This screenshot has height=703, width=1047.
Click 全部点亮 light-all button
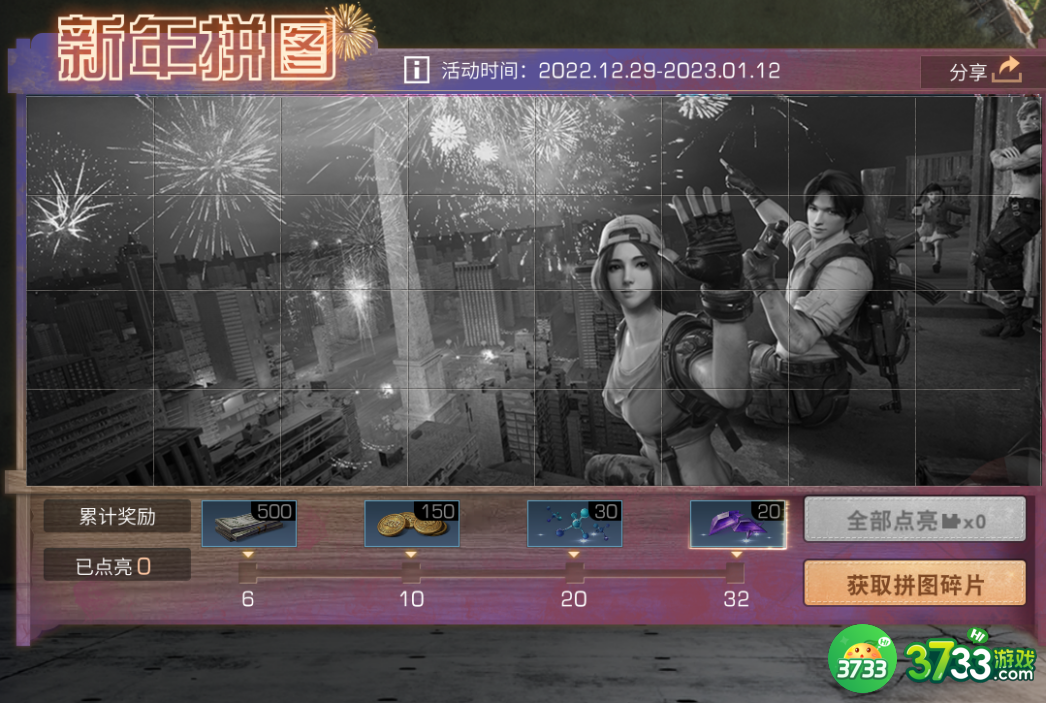(915, 520)
